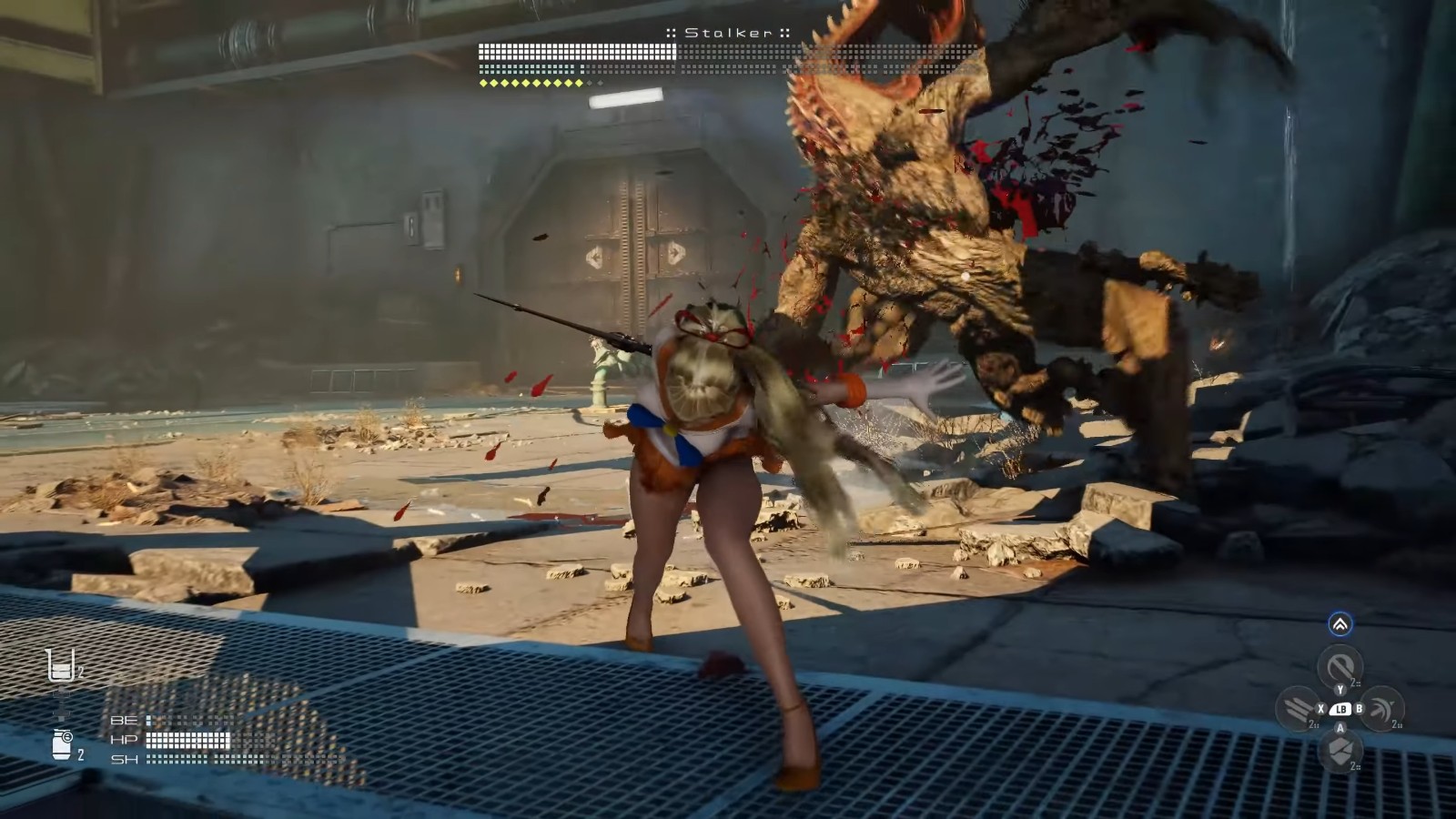Activate the top skill with the curved slash icon

pyautogui.click(x=1340, y=666)
